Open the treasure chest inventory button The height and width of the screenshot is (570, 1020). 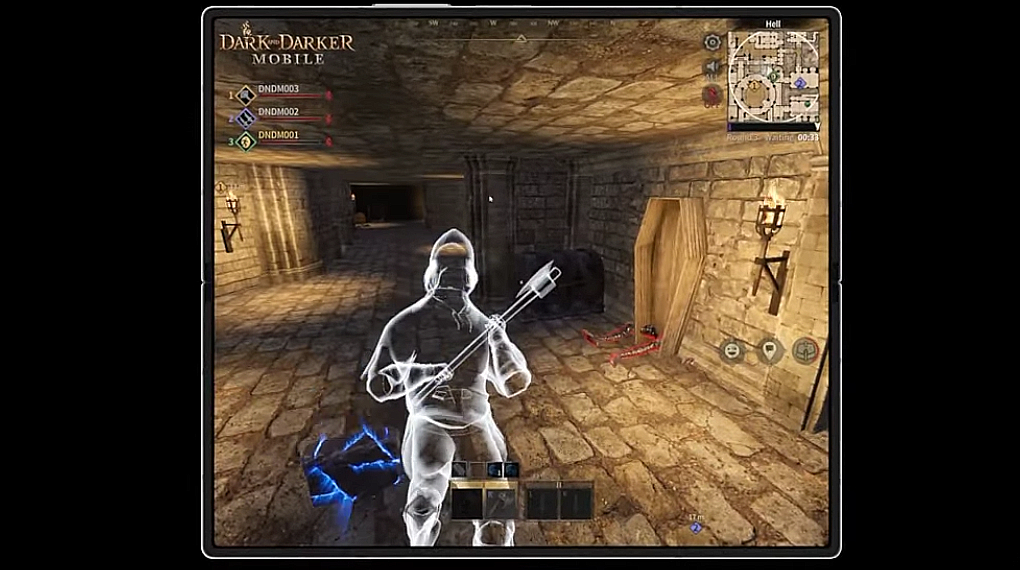[805, 351]
